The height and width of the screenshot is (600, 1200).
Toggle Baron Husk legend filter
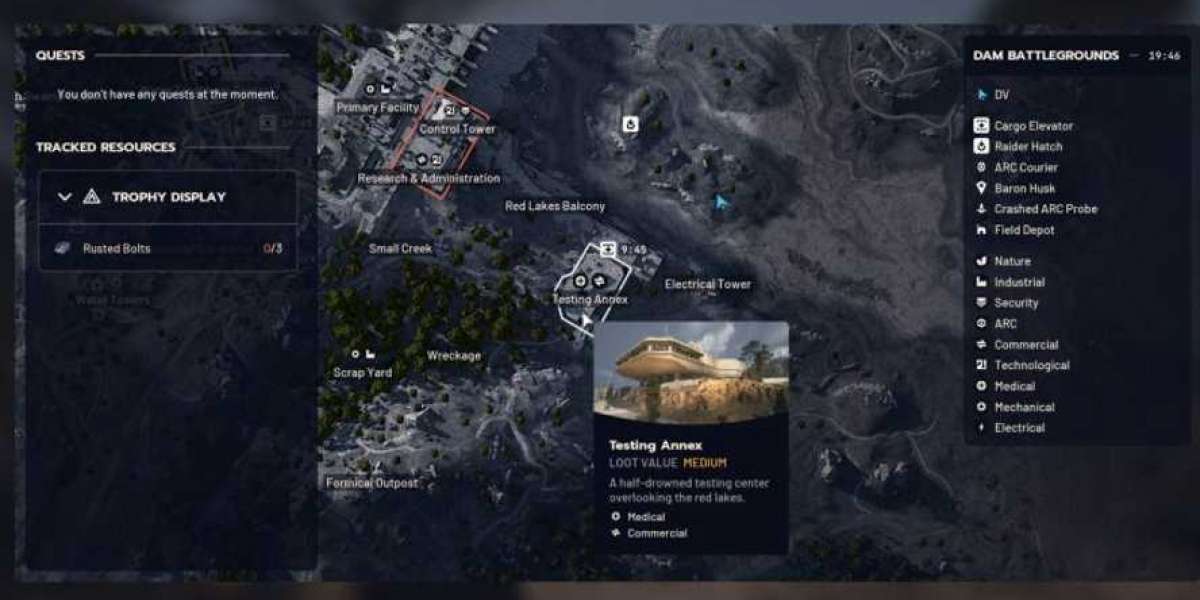(x=1024, y=188)
